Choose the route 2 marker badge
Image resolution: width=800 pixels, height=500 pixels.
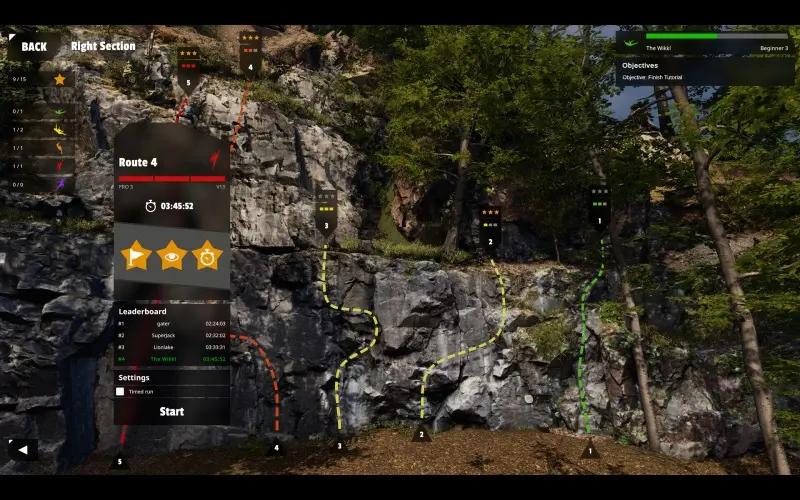[x=490, y=227]
